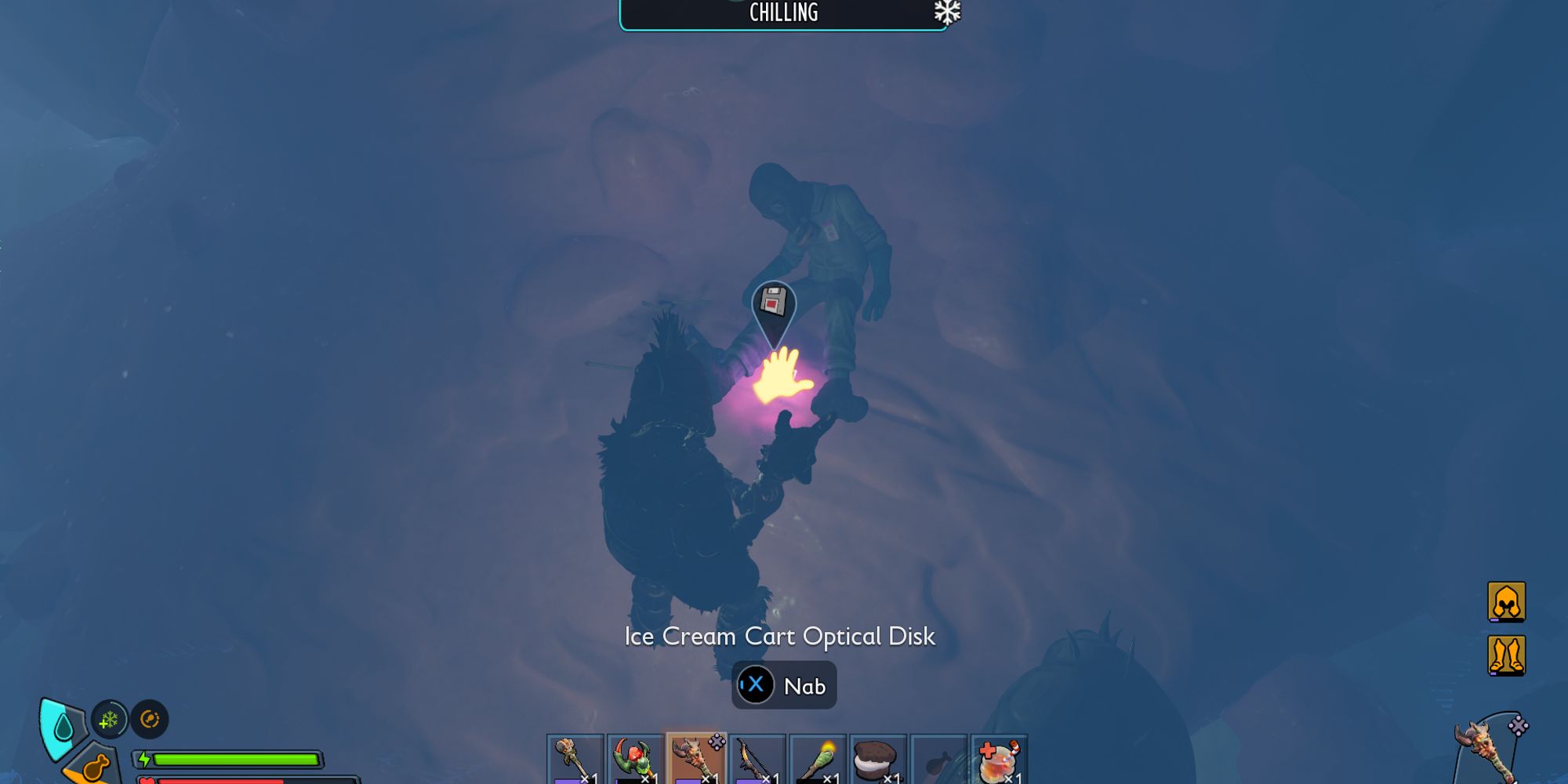Viewport: 1568px width, 784px height.
Task: Select the red and green axe slot
Action: [635, 759]
